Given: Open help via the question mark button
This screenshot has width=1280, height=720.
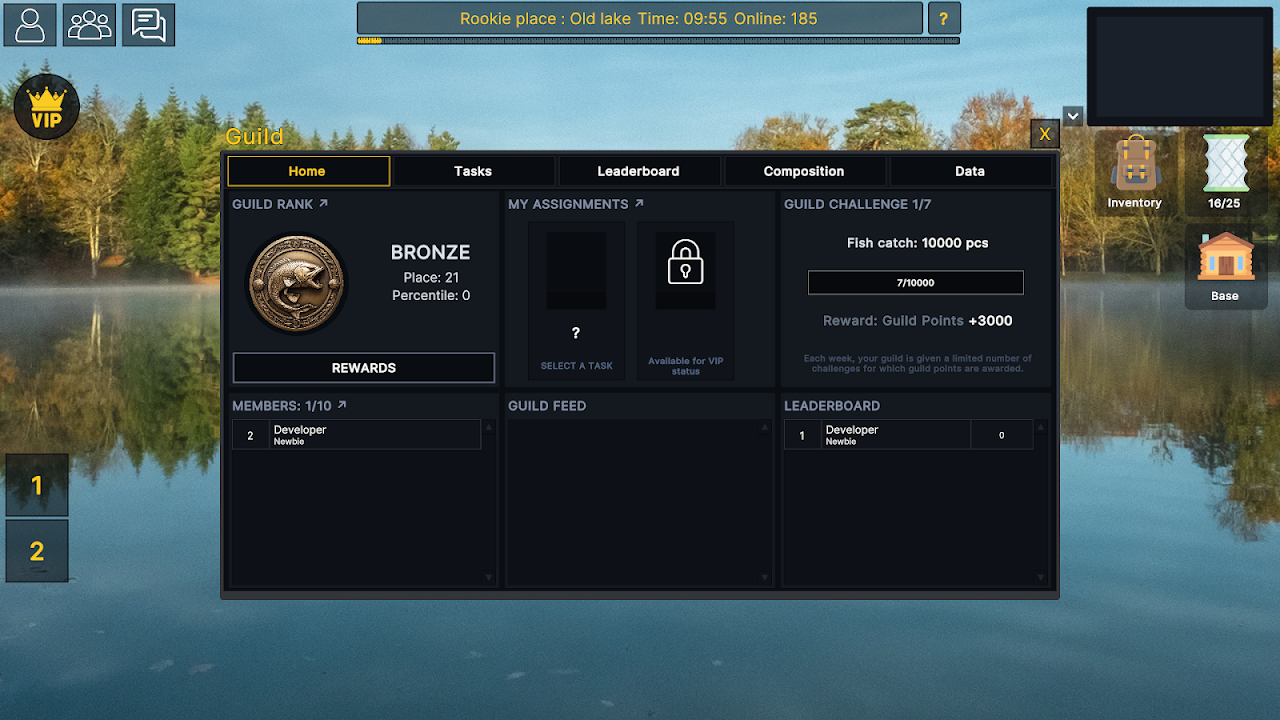Looking at the screenshot, I should [944, 18].
